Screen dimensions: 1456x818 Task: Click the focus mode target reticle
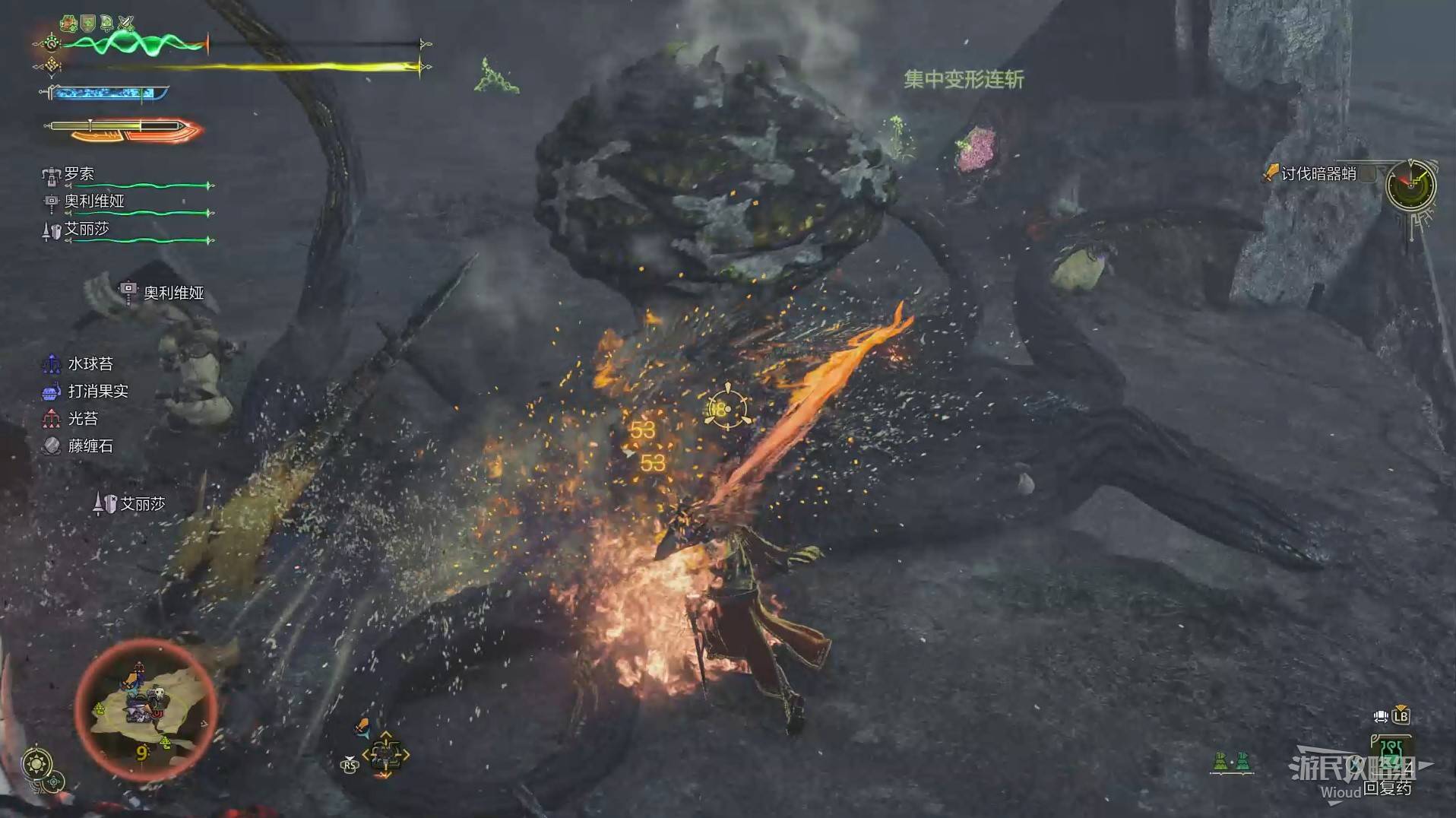[x=726, y=409]
